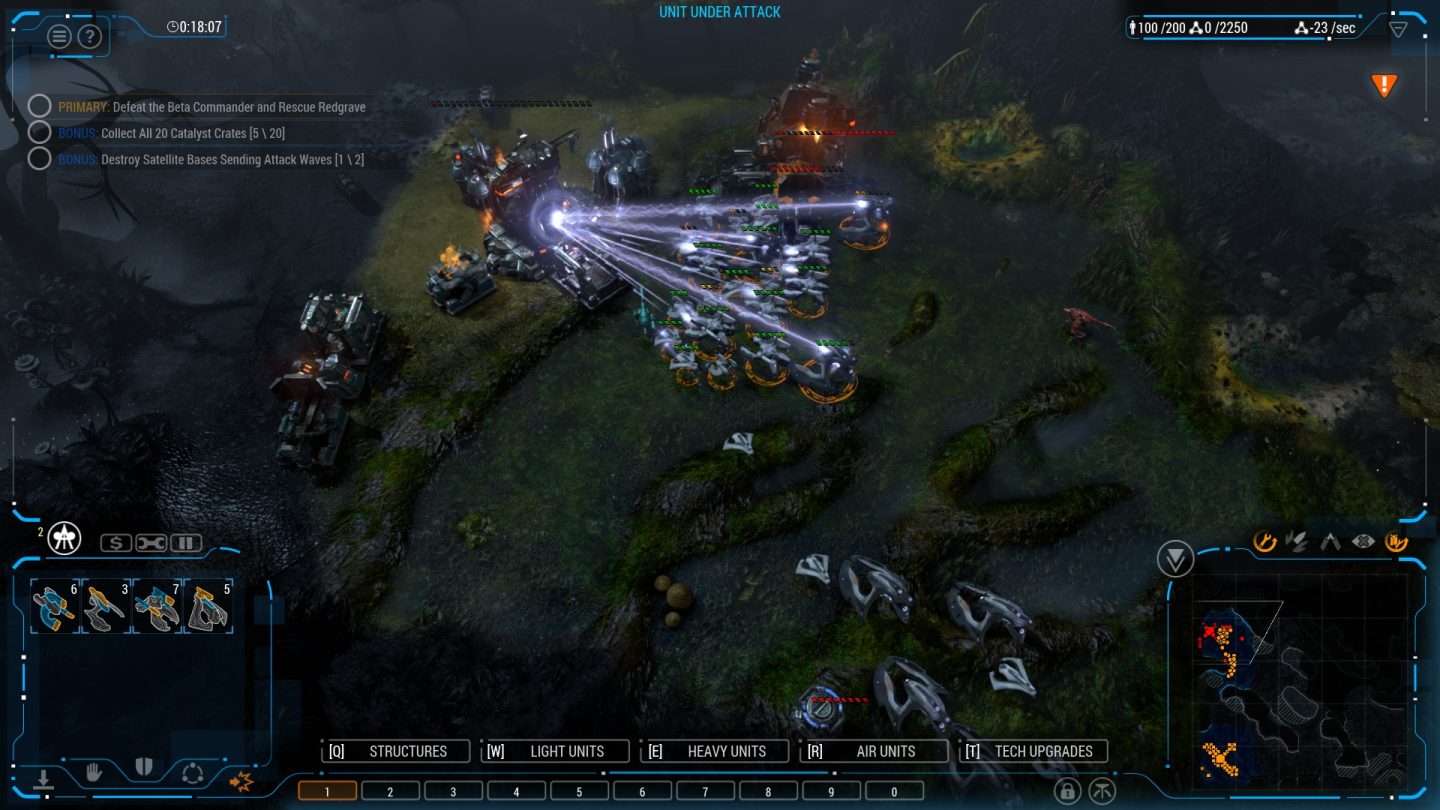Click the question mark help button
Screen dimensions: 1440x810
point(89,37)
